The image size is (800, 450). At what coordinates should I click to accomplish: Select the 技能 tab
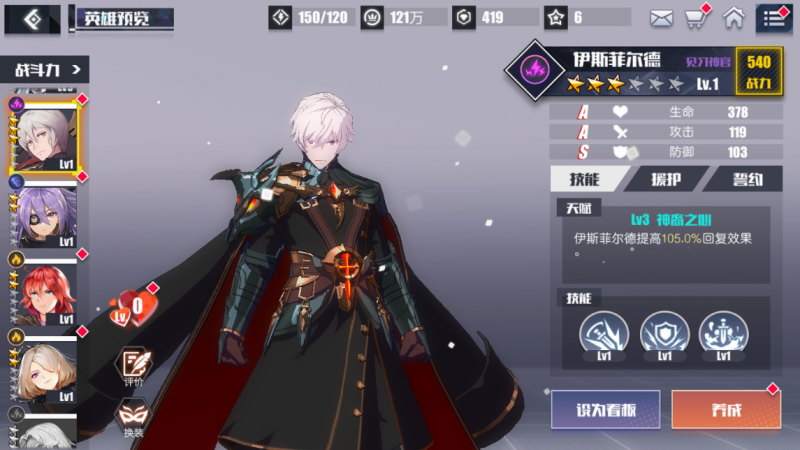(x=587, y=179)
